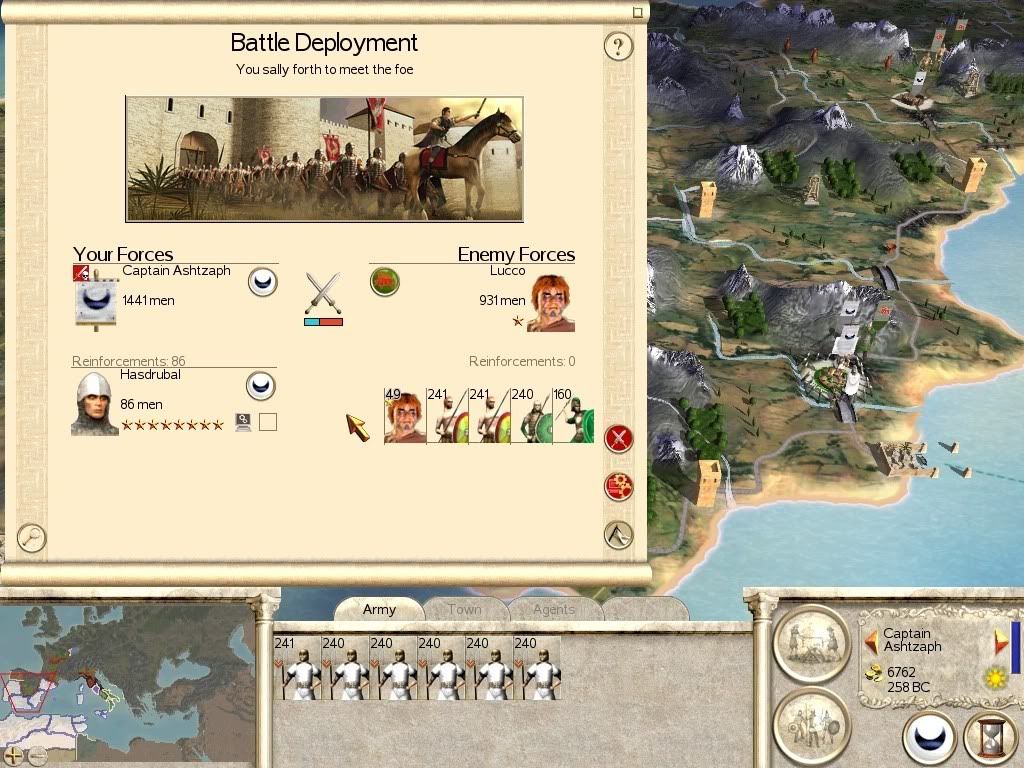Fight the battle with crossed swords button
This screenshot has height=768, width=1024.
[619, 438]
